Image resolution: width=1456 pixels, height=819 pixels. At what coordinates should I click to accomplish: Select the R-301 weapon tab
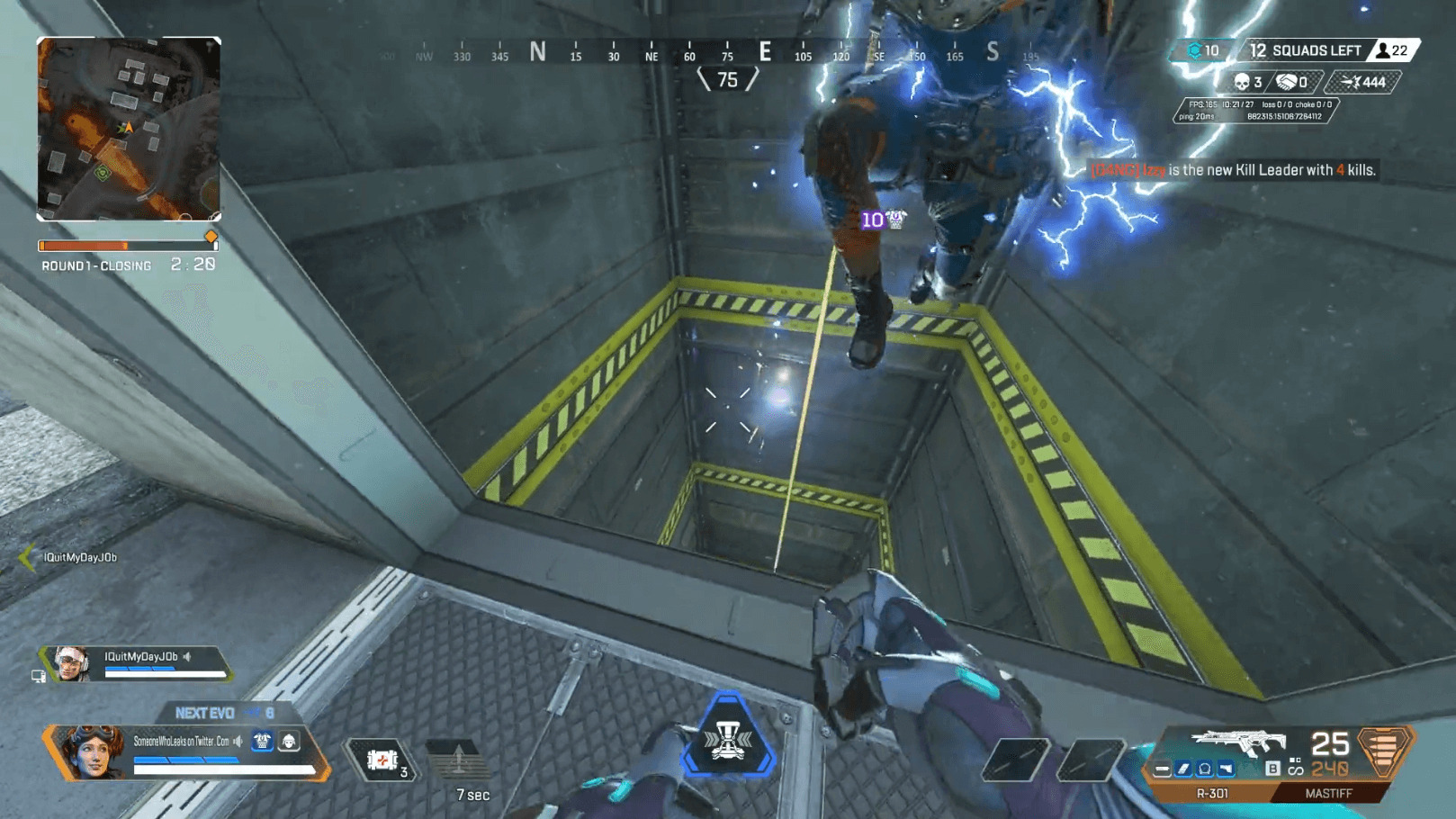pyautogui.click(x=1211, y=794)
